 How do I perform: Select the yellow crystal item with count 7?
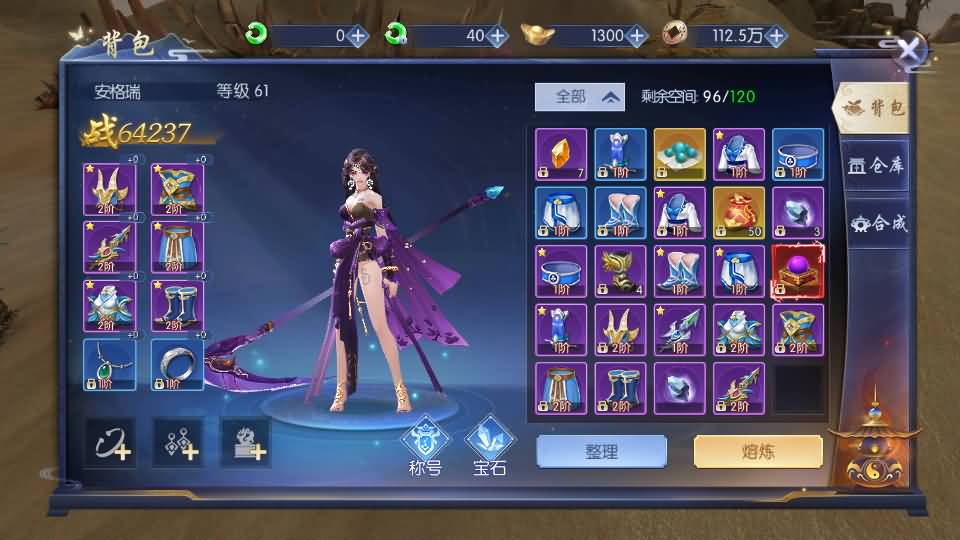point(561,155)
